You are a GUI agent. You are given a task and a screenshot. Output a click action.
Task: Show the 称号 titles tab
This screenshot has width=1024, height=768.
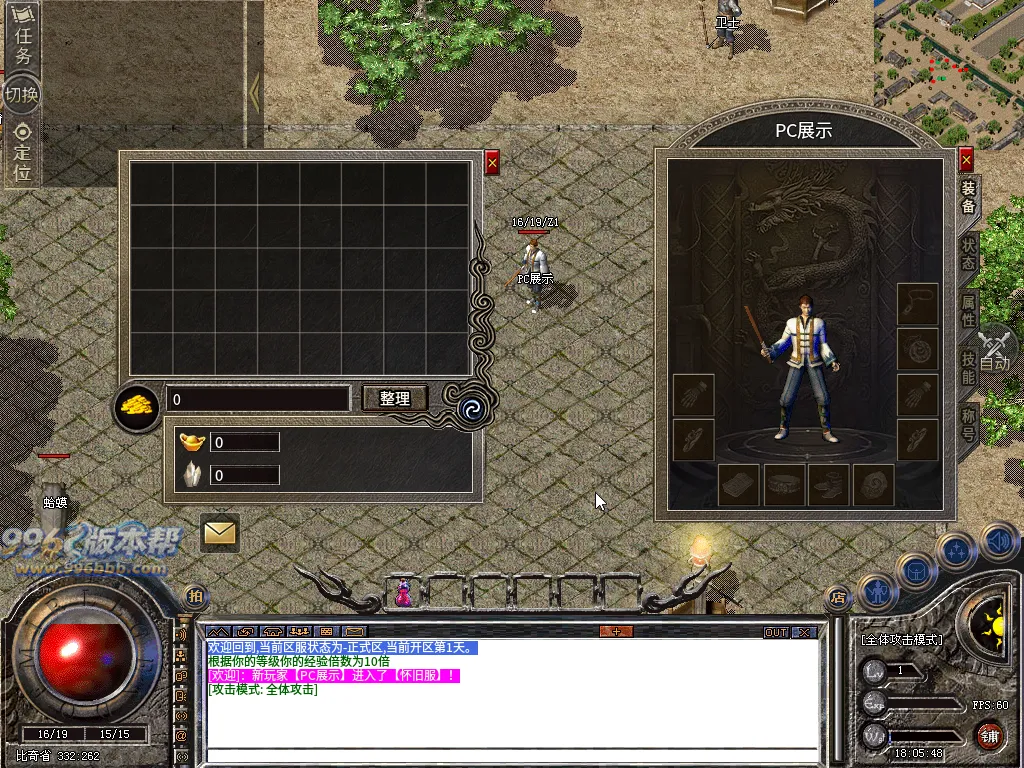(x=968, y=425)
